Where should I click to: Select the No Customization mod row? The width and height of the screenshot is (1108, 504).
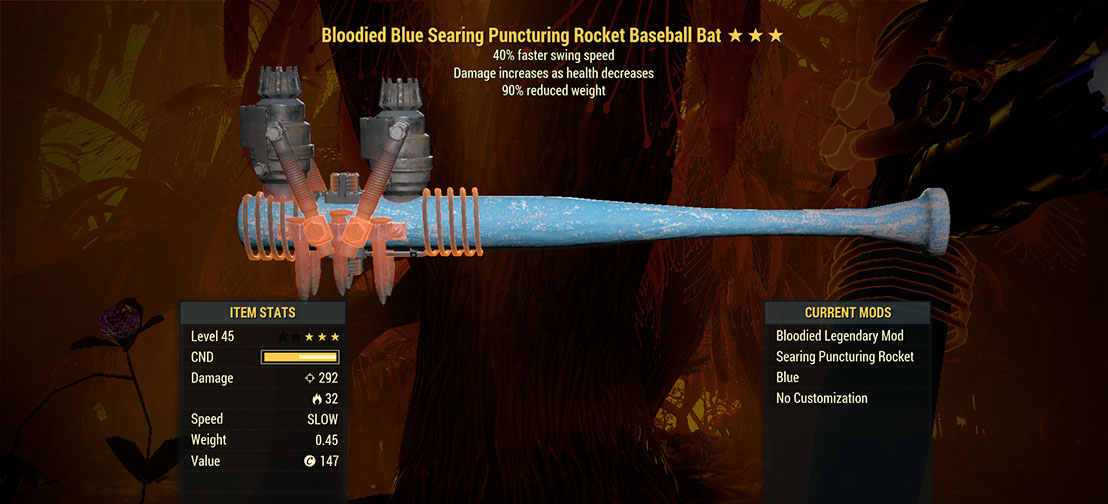821,398
